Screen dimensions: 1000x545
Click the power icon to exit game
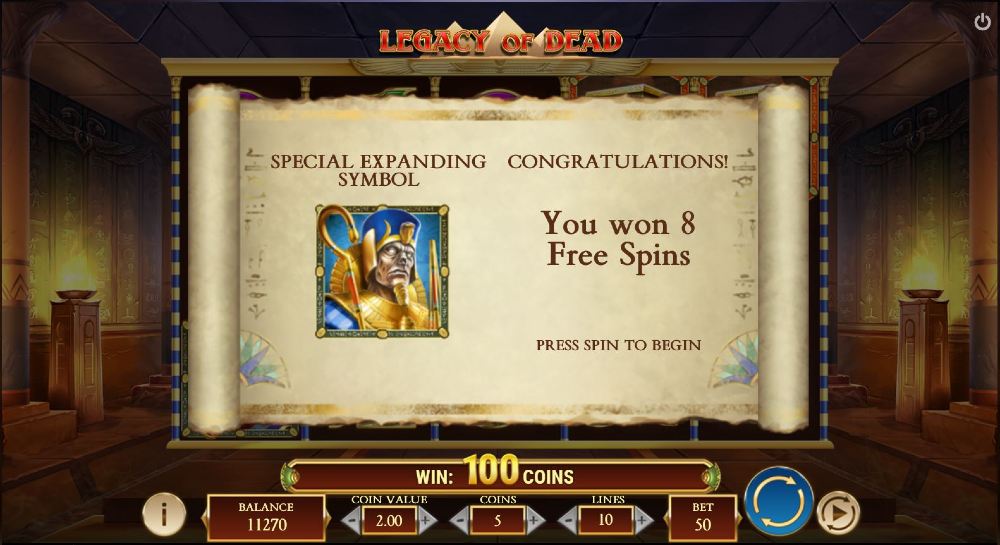click(x=981, y=21)
